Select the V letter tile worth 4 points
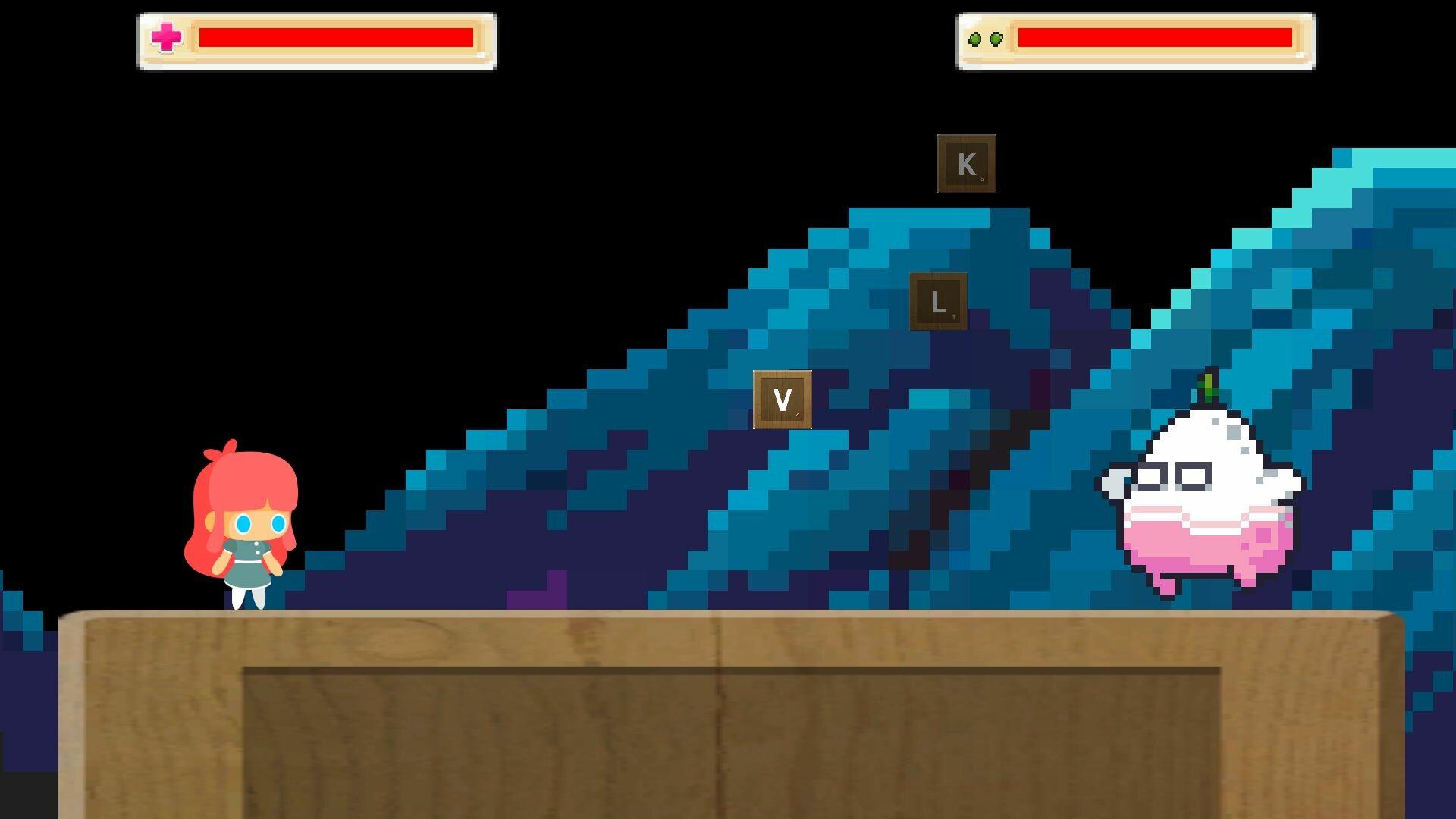This screenshot has height=819, width=1456. (783, 397)
